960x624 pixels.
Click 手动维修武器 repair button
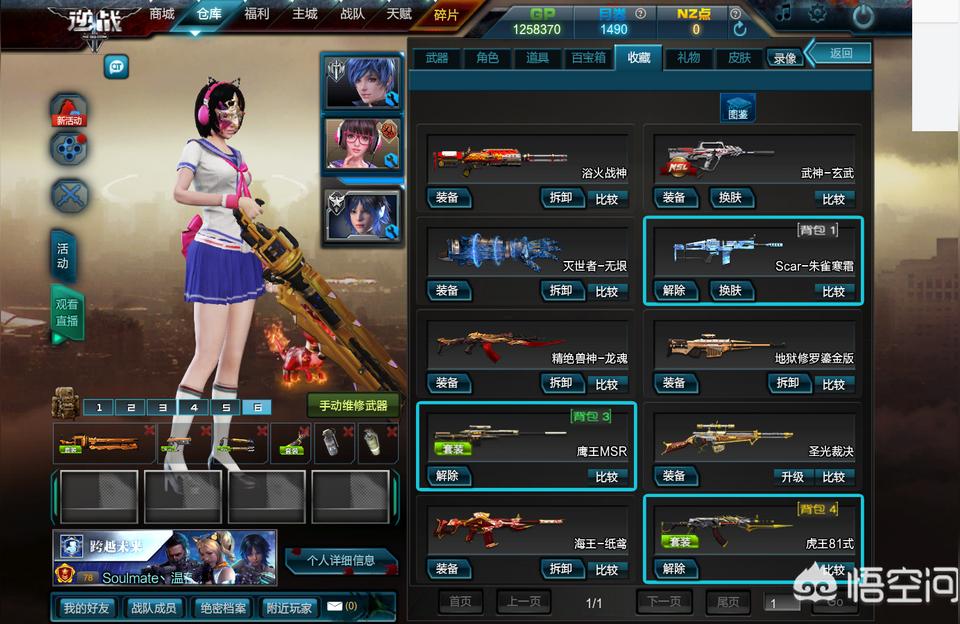point(353,406)
